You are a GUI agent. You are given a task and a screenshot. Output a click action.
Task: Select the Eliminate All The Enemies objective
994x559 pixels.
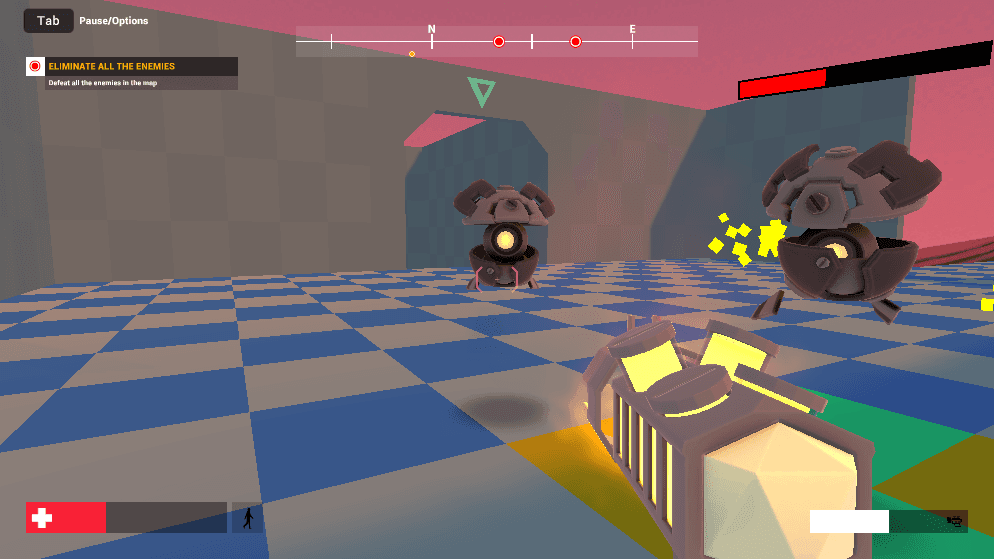[x=112, y=67]
